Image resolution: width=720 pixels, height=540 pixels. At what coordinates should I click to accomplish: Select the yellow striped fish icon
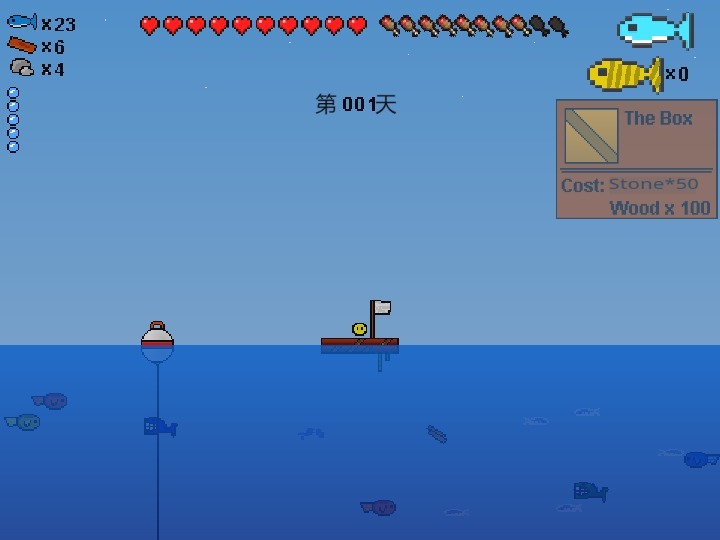point(624,74)
